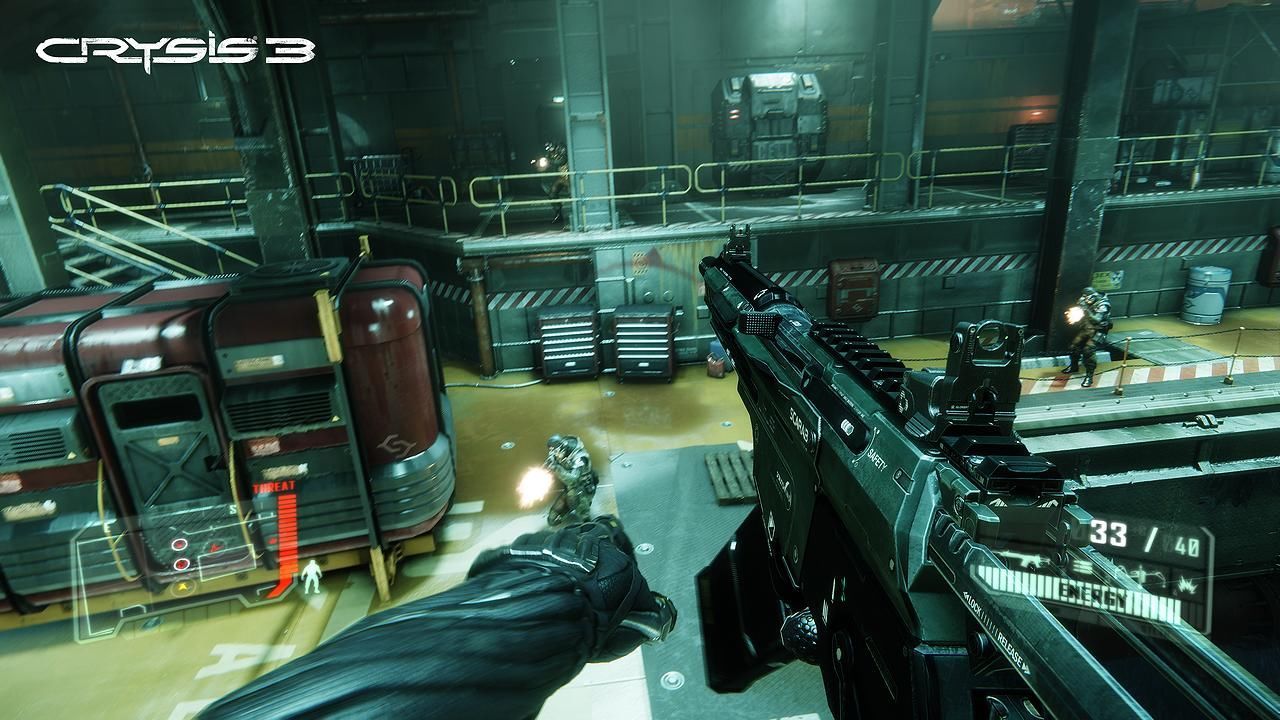Select the assault rifle weapon icon
Viewport: 1280px width, 720px height.
click(1025, 560)
